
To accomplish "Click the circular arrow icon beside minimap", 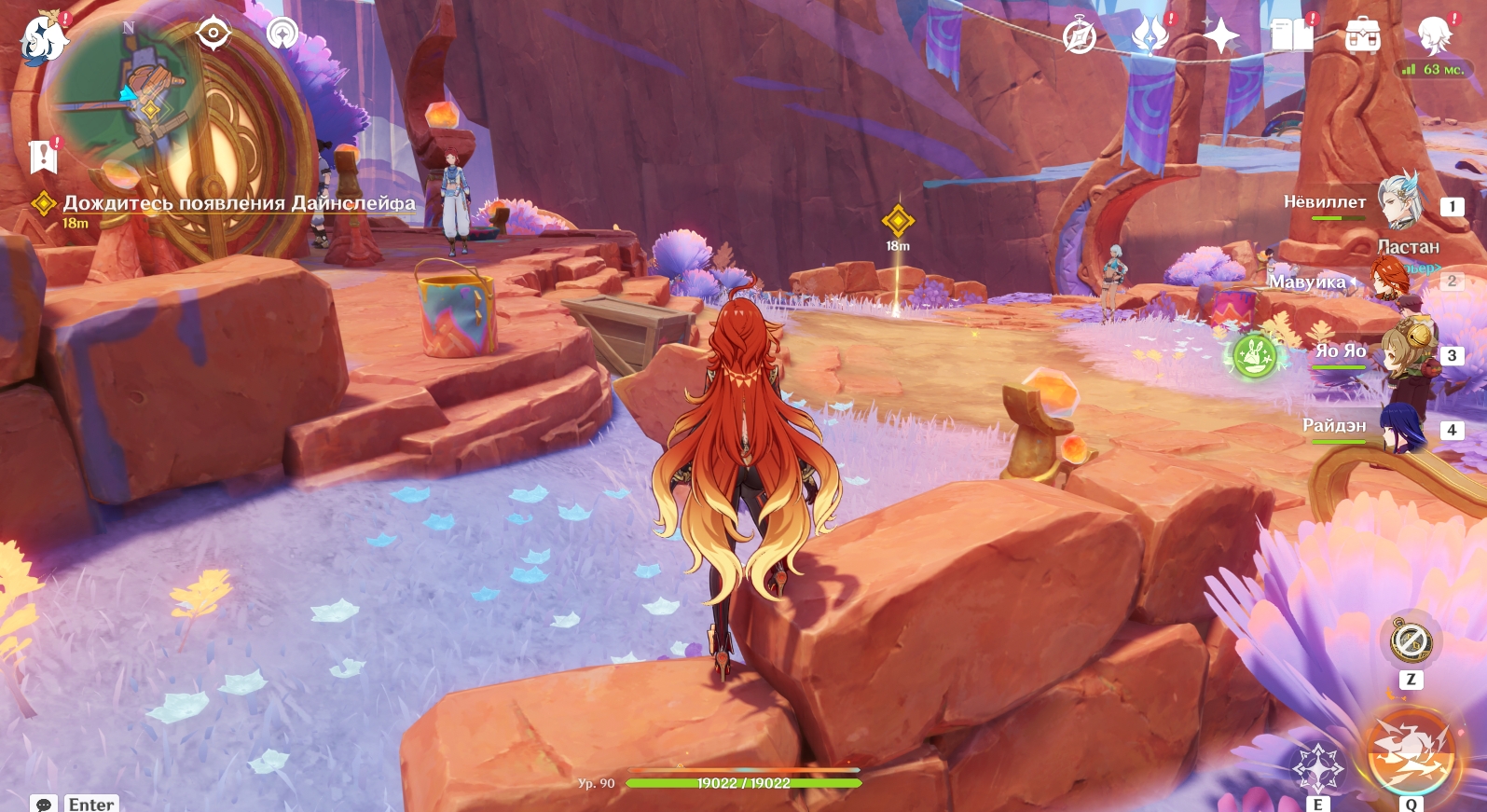I will point(282,34).
